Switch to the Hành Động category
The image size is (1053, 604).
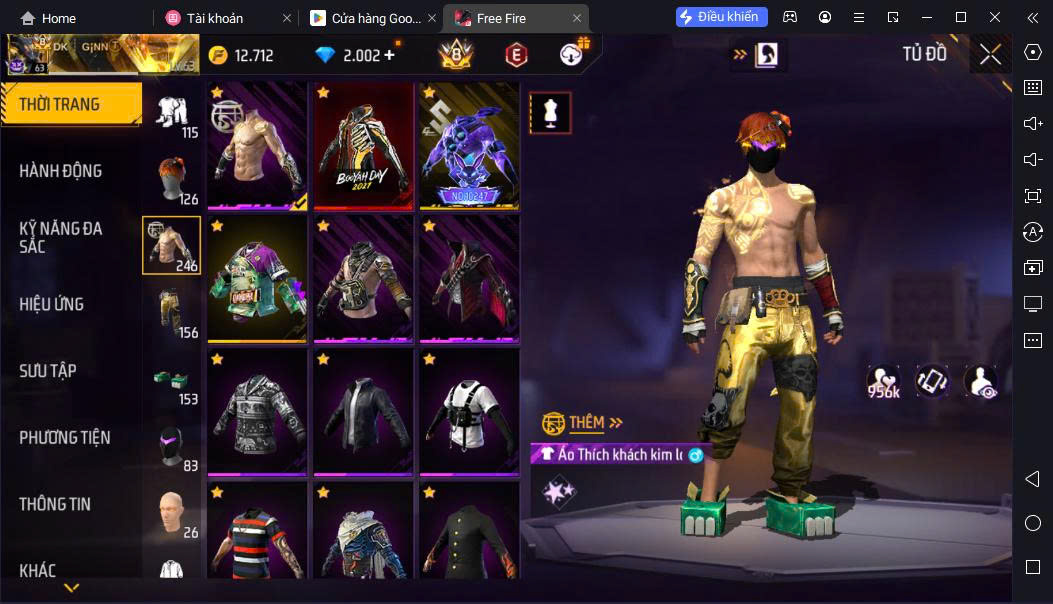click(62, 171)
